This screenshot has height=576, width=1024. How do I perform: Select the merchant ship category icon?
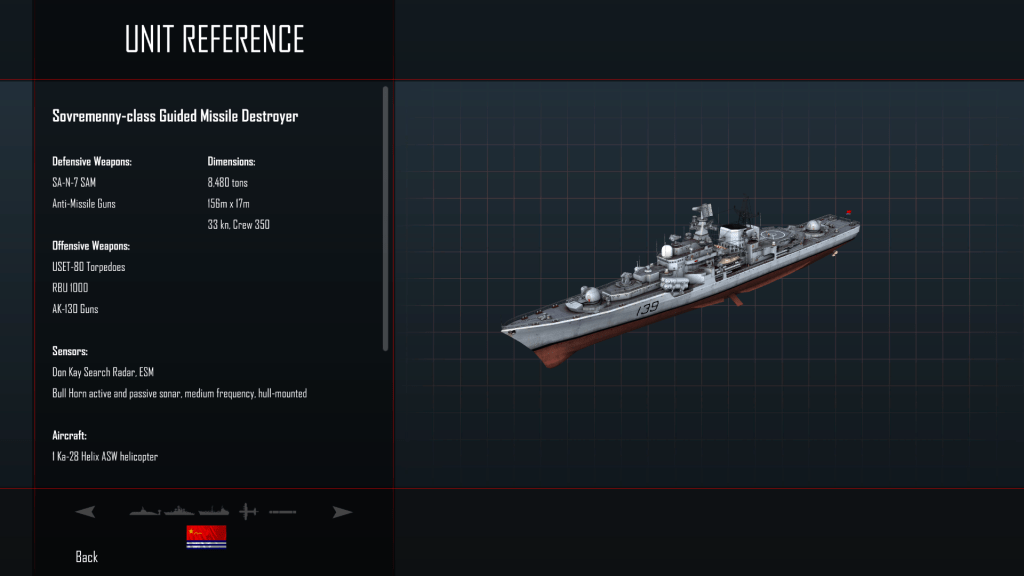[214, 512]
